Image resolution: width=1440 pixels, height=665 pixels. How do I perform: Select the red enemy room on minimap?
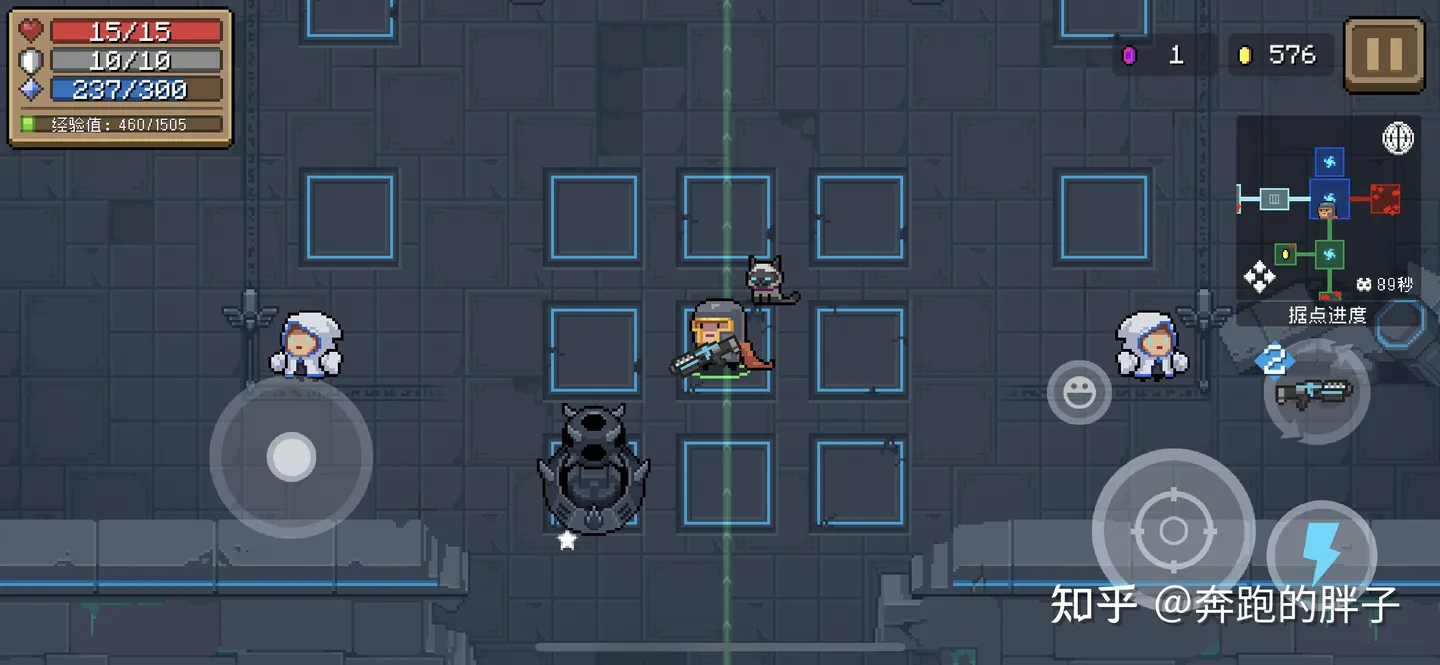(1385, 199)
